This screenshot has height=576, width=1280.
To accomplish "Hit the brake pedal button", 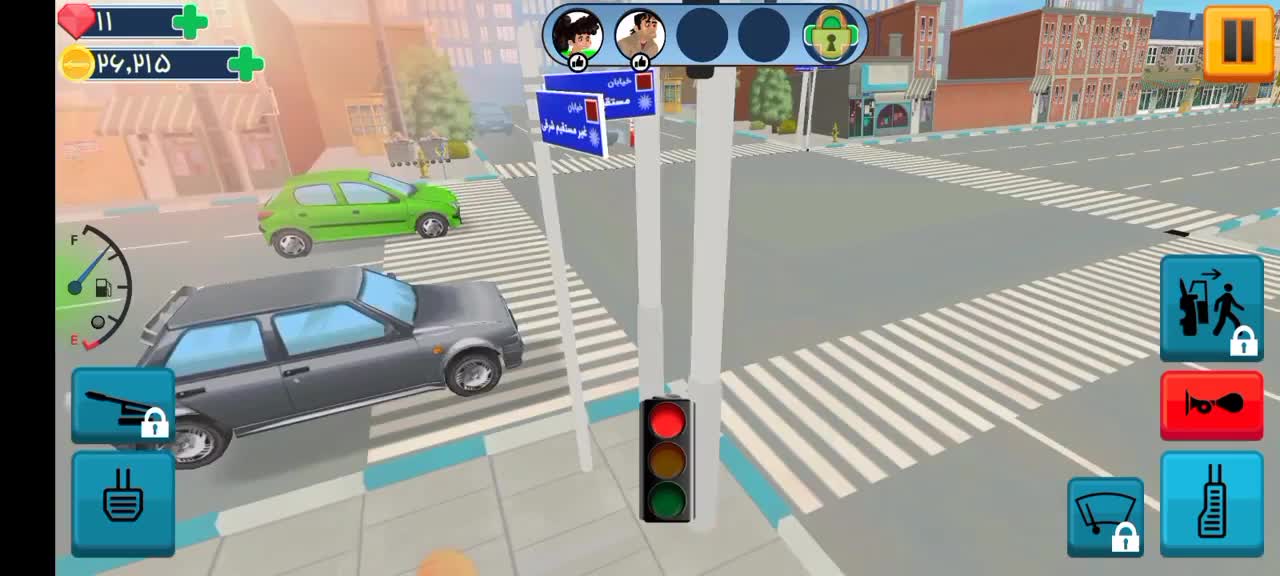I will coord(123,503).
